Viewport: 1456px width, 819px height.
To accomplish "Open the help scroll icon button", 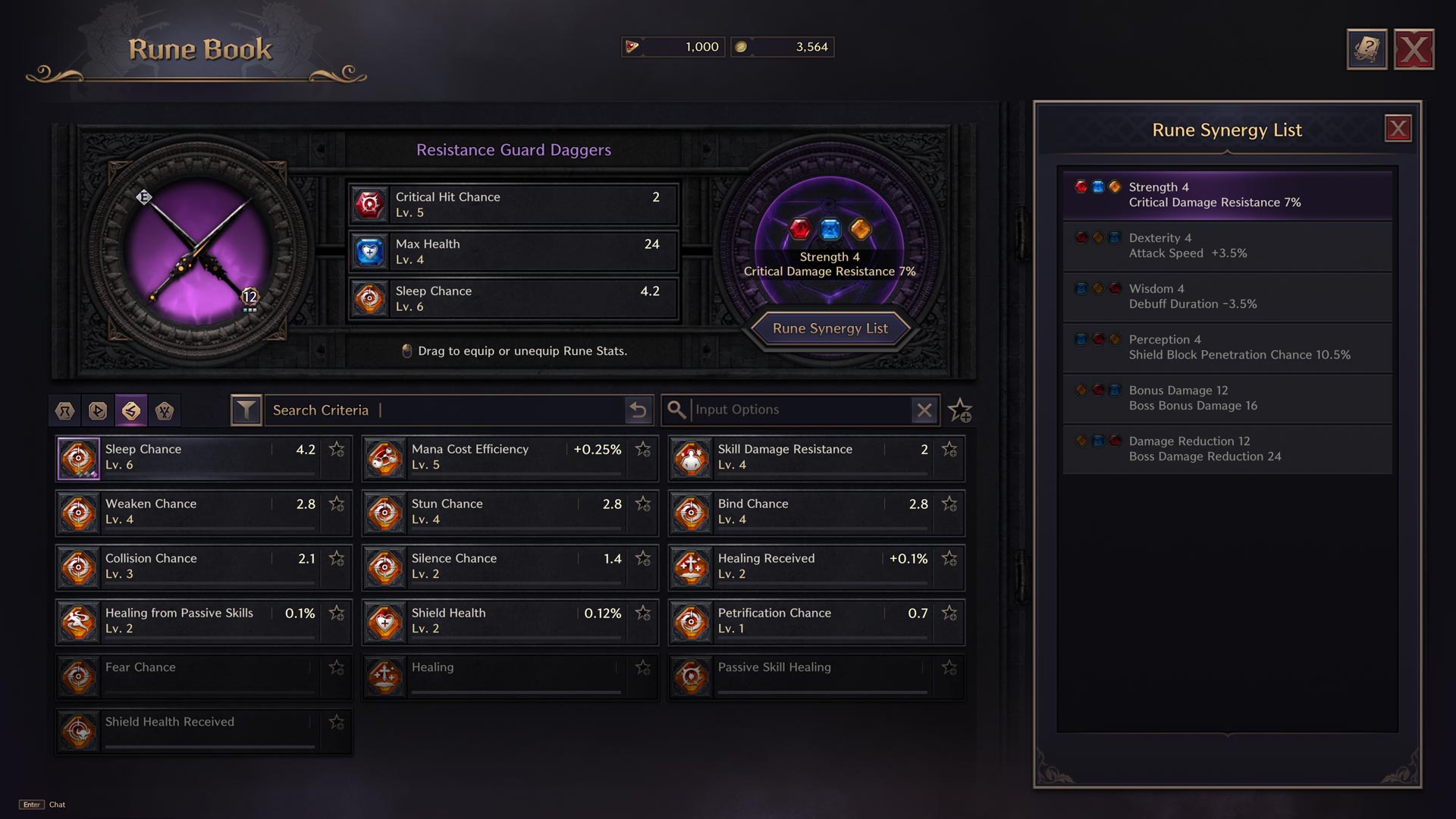I will pyautogui.click(x=1367, y=50).
